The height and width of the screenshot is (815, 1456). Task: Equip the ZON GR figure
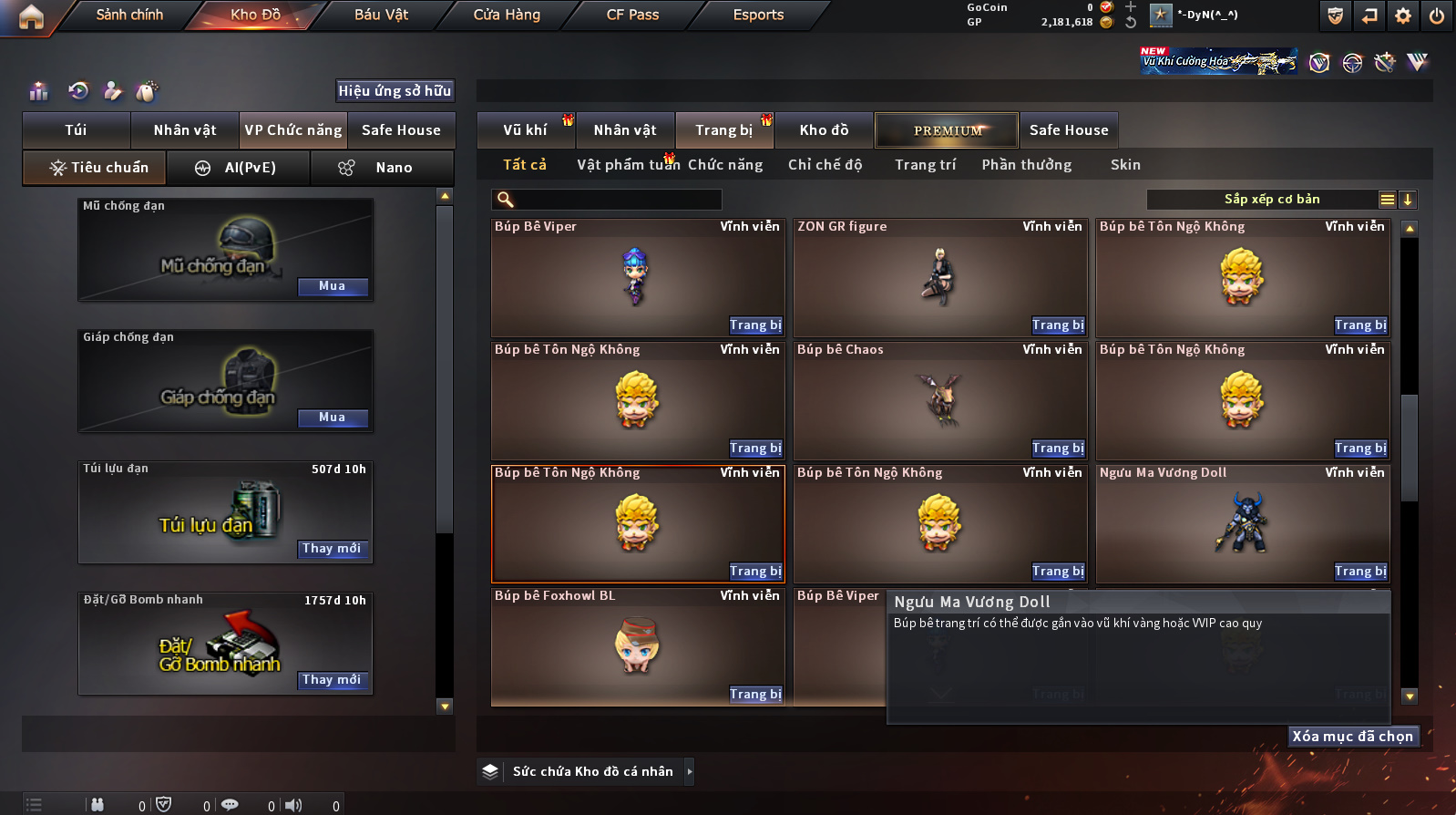tap(1058, 325)
